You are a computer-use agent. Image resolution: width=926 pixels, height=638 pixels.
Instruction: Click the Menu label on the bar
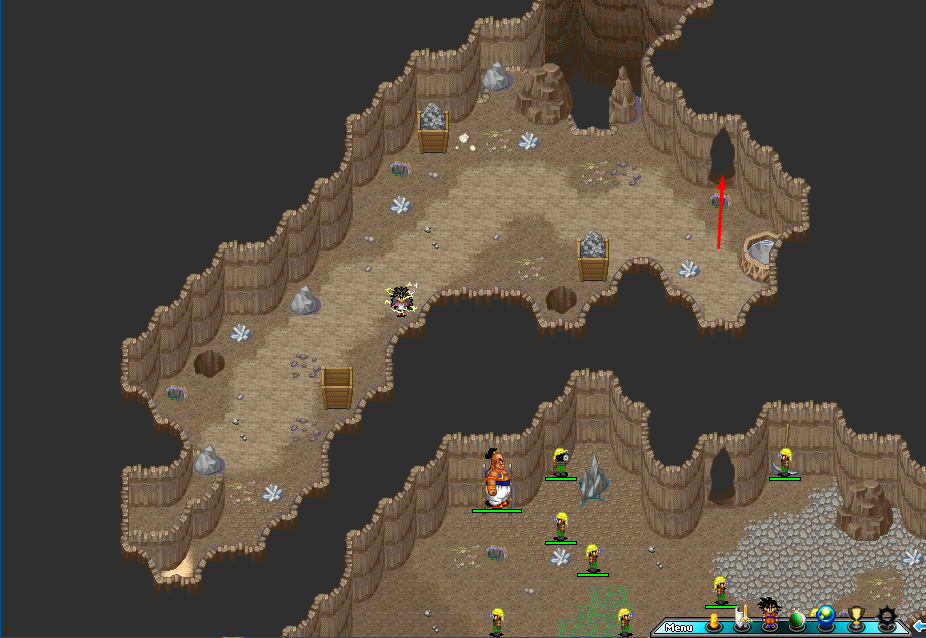[678, 628]
